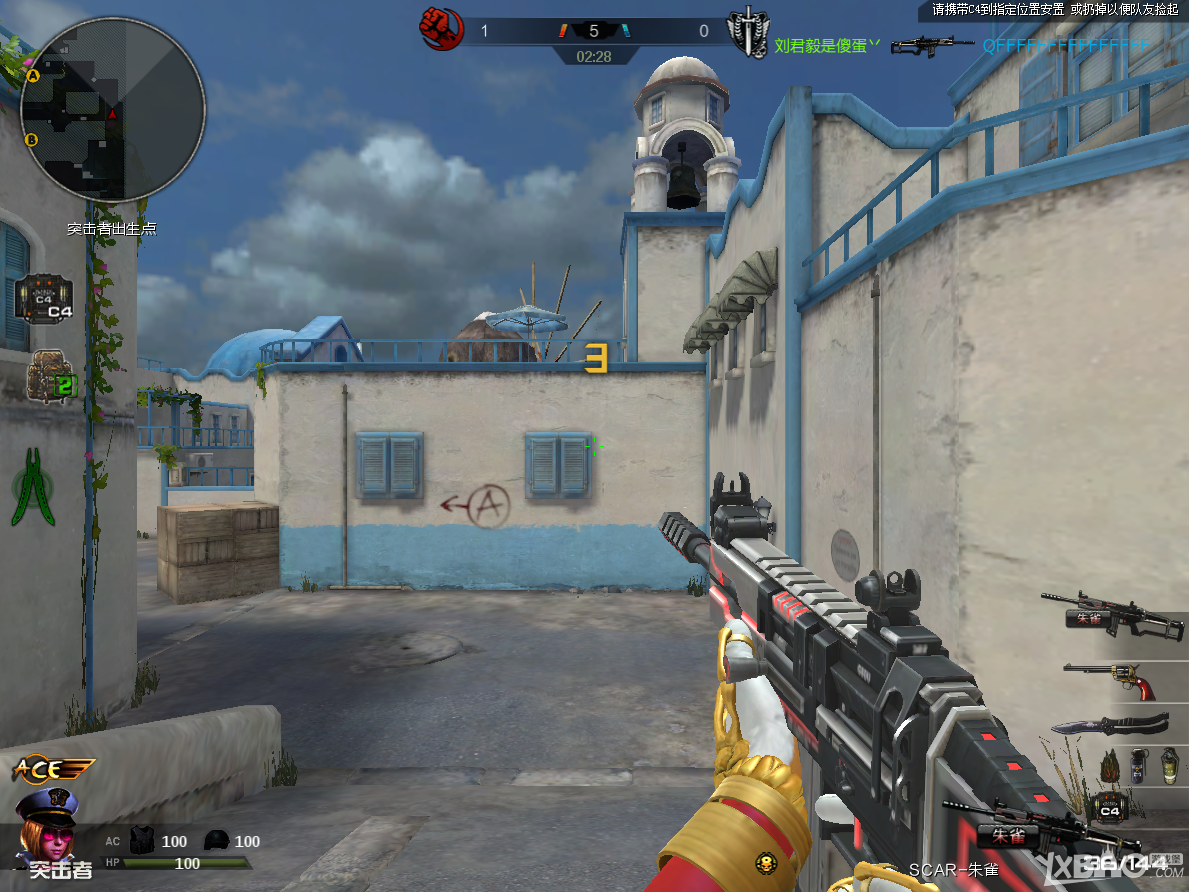Image resolution: width=1189 pixels, height=892 pixels.
Task: Click the ACE badge
Action: (x=50, y=769)
